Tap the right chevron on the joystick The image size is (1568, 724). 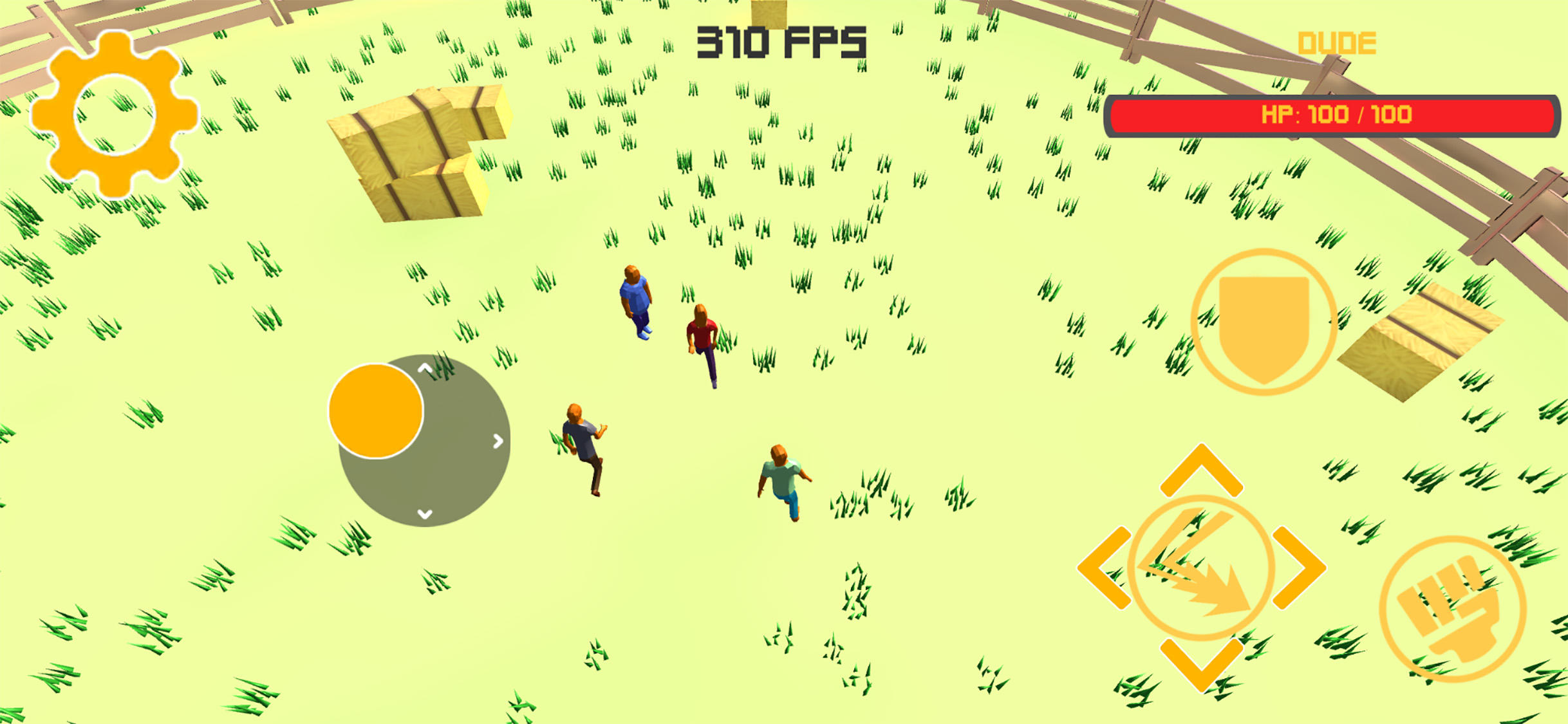497,442
